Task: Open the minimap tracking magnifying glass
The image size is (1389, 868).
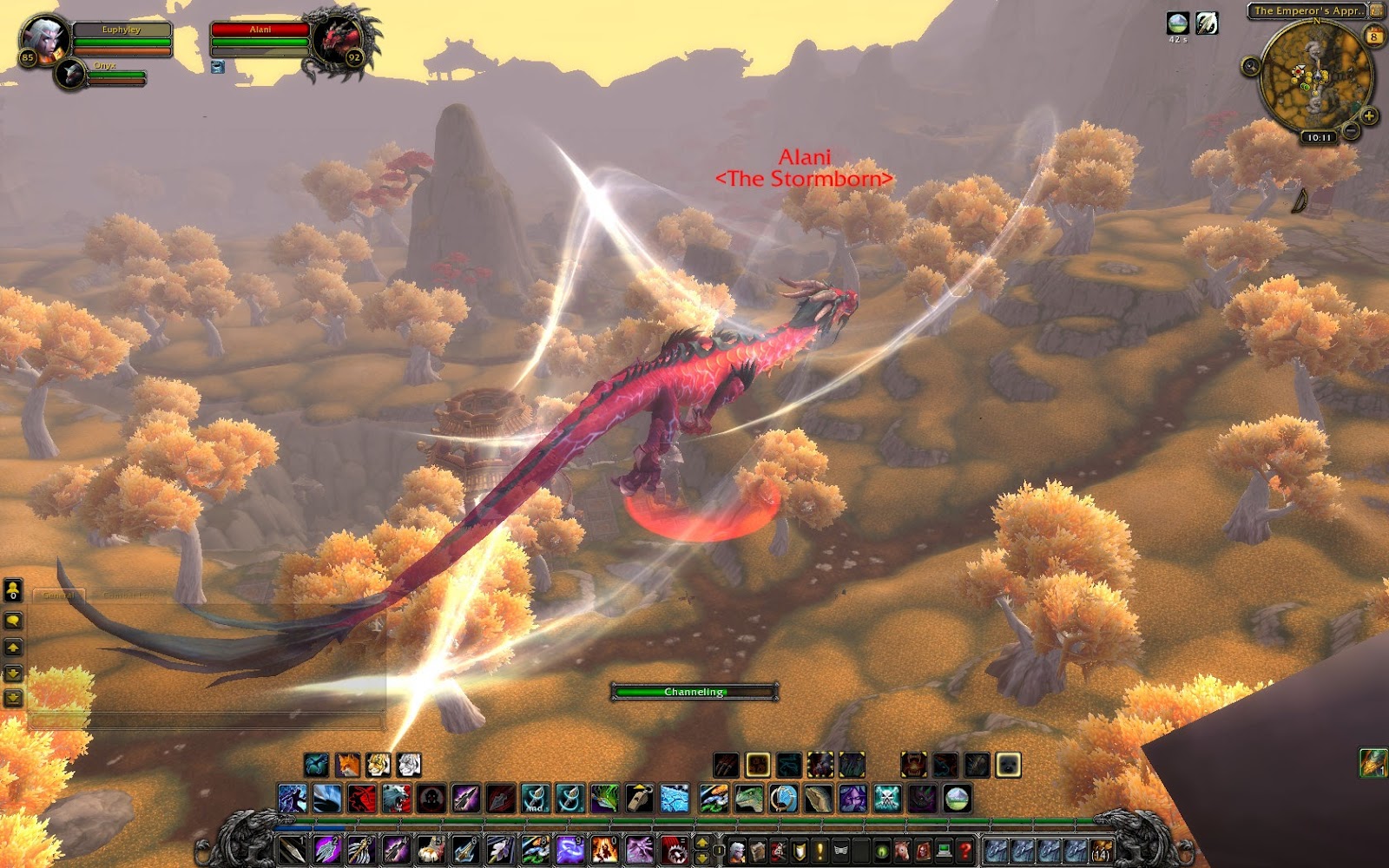Action: click(1251, 67)
